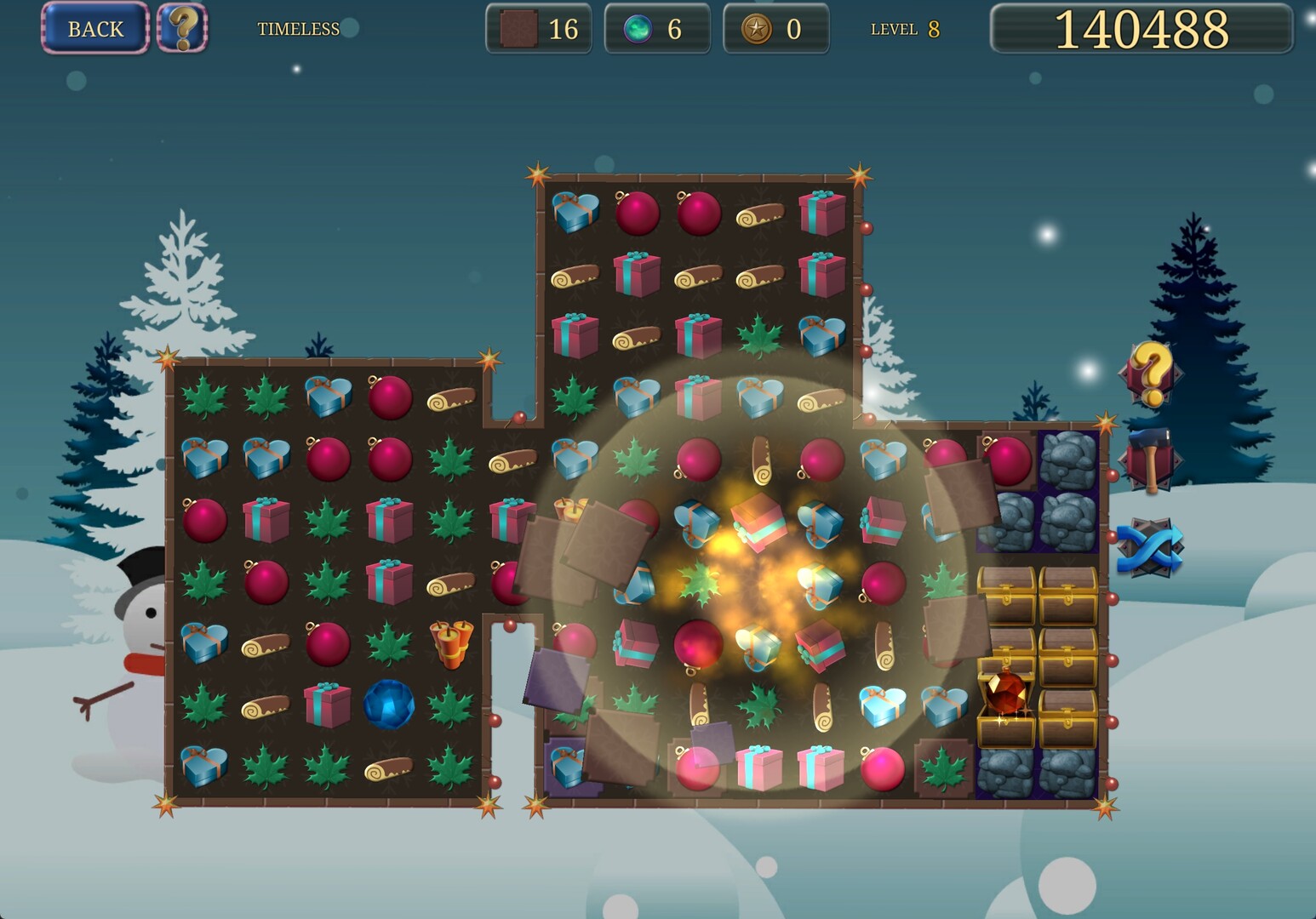Shuffle the board with the blue arrows
1316x919 pixels.
tap(1150, 547)
